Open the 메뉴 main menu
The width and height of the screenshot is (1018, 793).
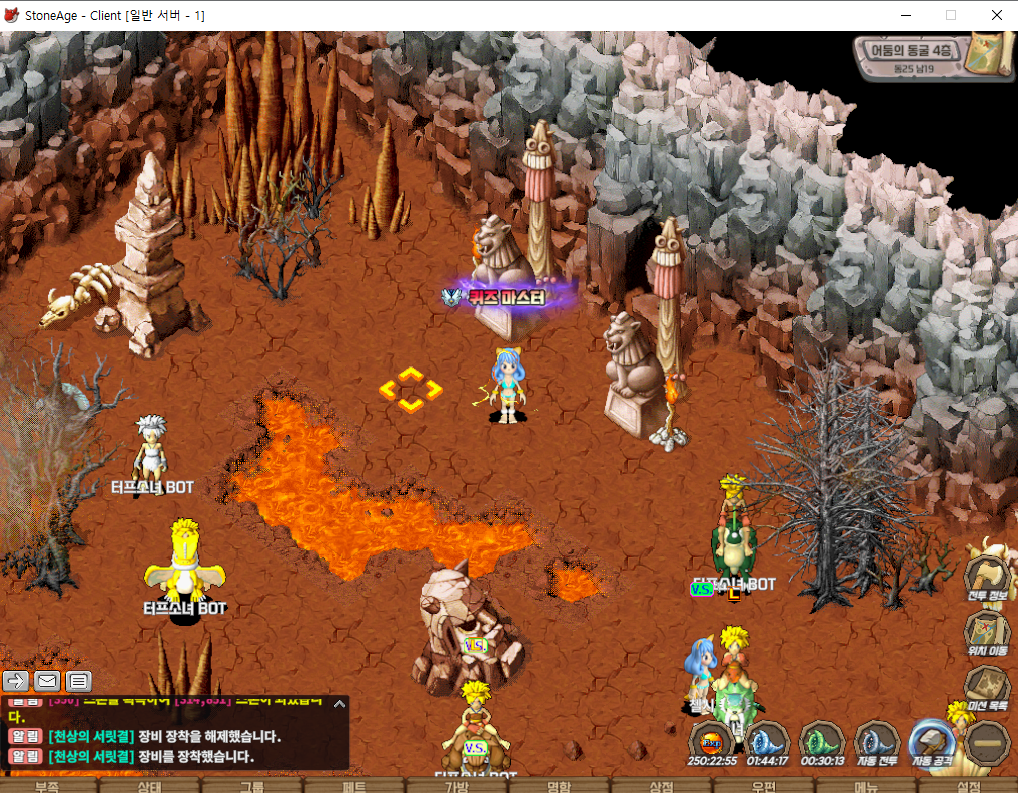pyautogui.click(x=866, y=786)
